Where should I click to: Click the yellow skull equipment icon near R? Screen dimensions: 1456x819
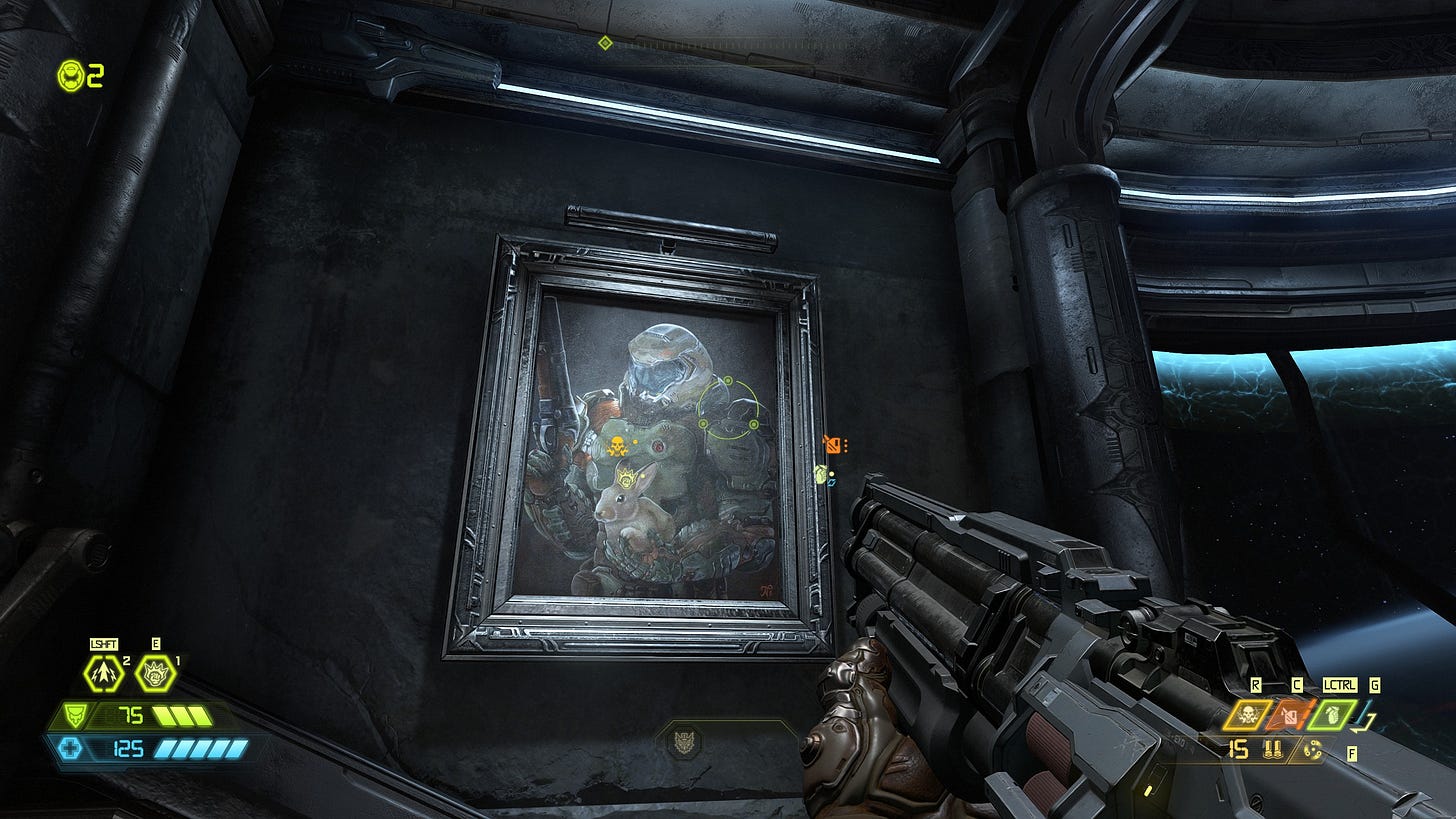(1247, 715)
